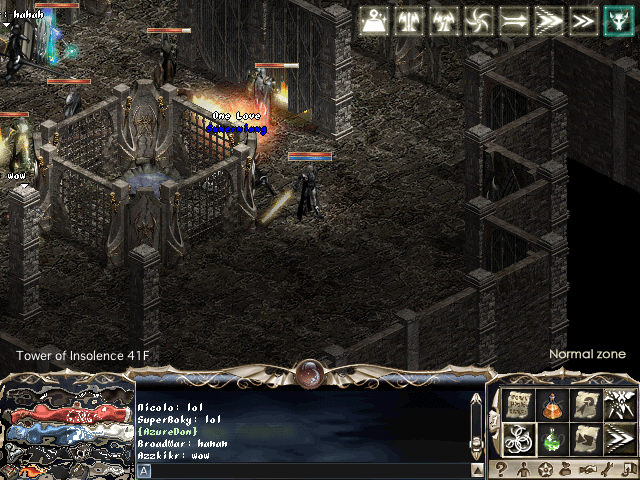
Task: Select the triple-ring skill slot
Action: point(517,438)
